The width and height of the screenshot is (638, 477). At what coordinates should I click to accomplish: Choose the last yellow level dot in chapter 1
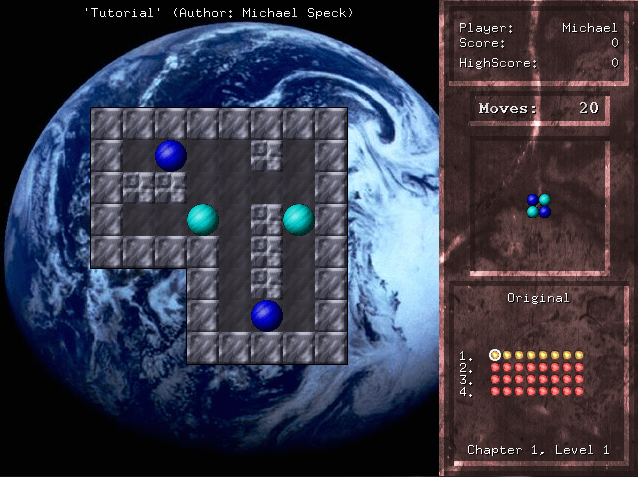pyautogui.click(x=579, y=355)
